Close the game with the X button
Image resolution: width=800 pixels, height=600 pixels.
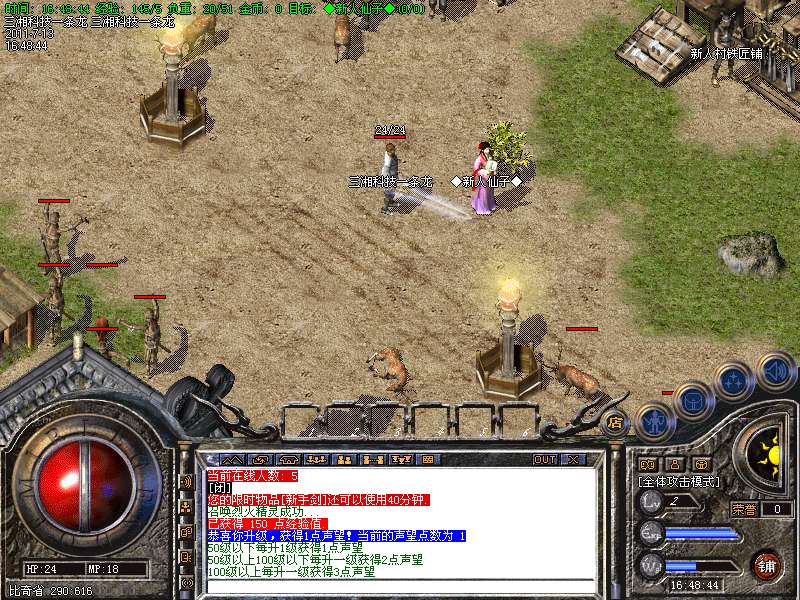574,459
